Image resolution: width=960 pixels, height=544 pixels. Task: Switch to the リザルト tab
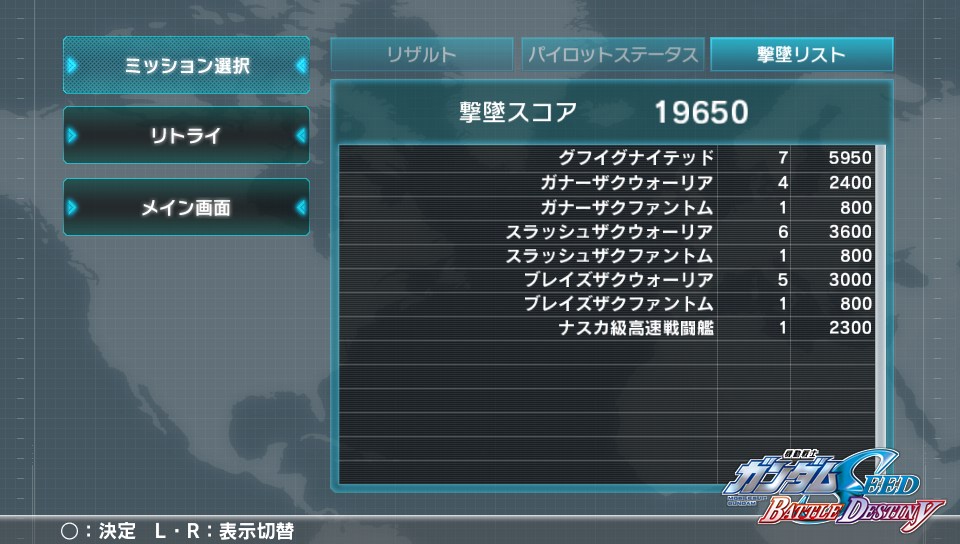[422, 55]
